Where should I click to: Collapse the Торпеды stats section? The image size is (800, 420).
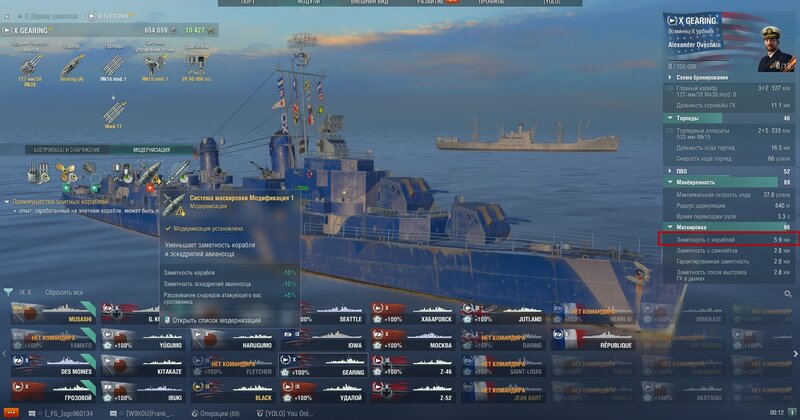729,118
